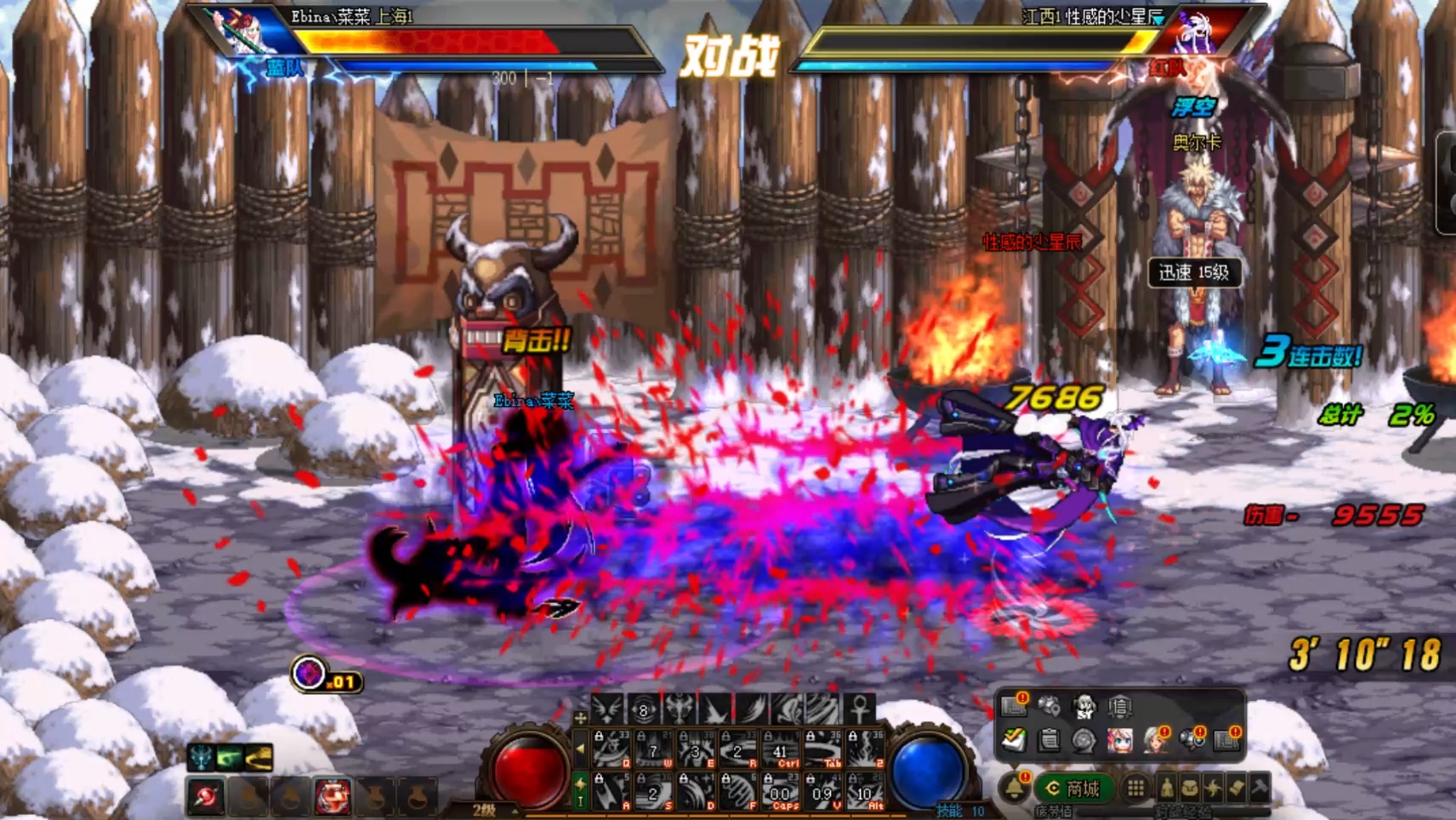Click the pink-haired girl event icon
The height and width of the screenshot is (820, 1456).
click(x=1119, y=739)
